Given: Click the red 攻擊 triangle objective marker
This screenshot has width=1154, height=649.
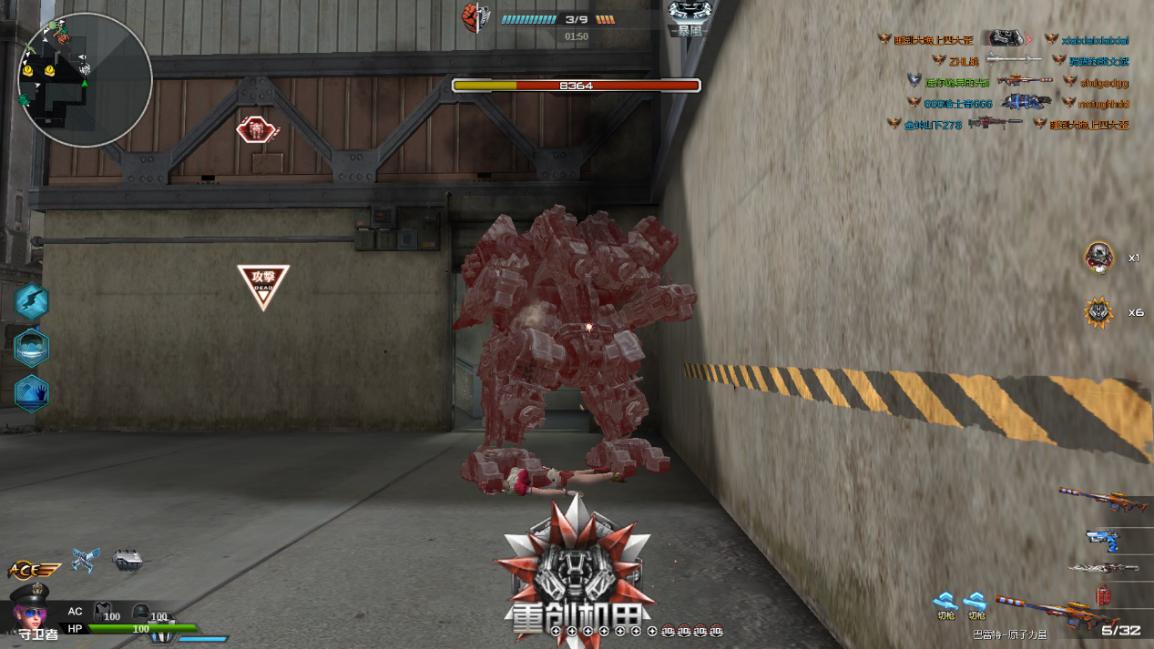Looking at the screenshot, I should click(263, 285).
